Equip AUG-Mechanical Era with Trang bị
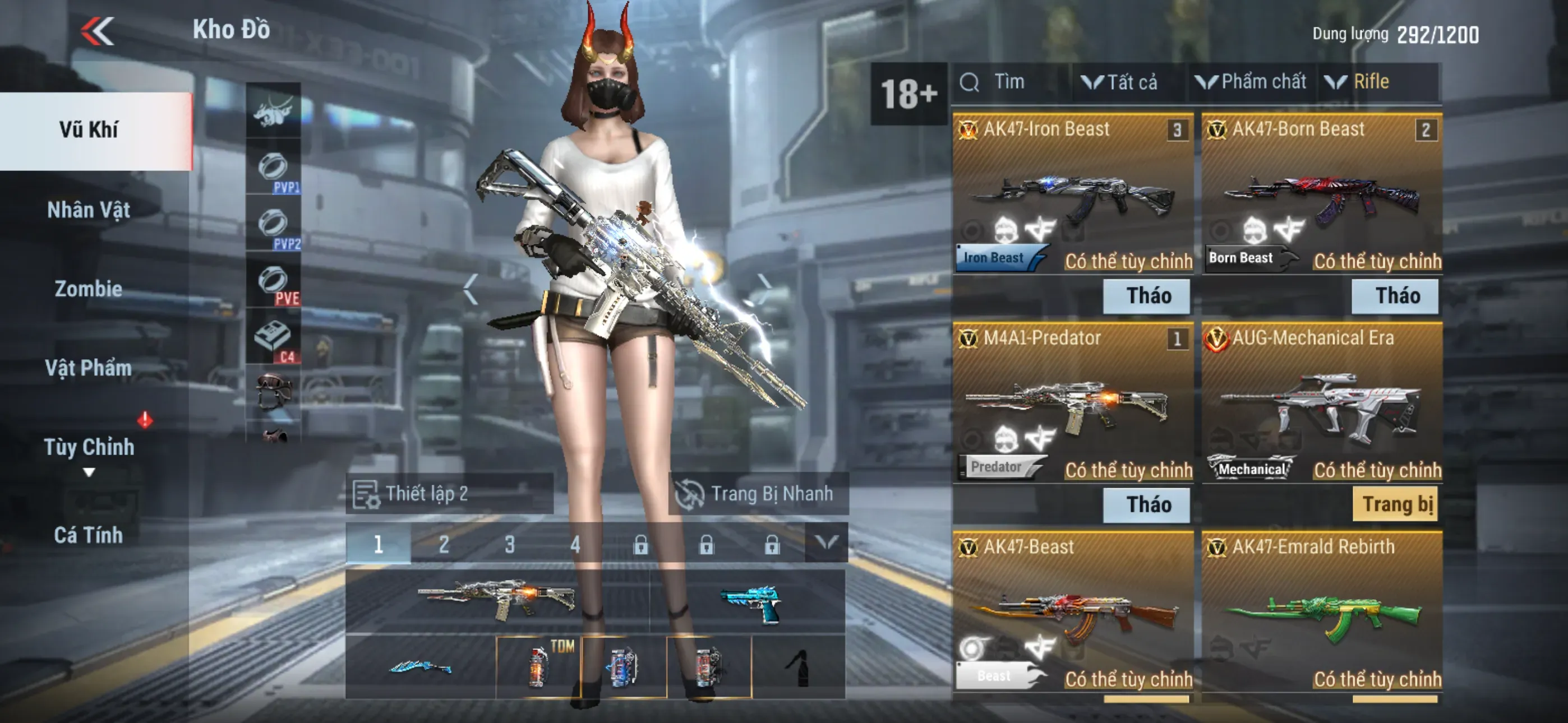Screen dimensions: 1568x723 coord(1396,504)
